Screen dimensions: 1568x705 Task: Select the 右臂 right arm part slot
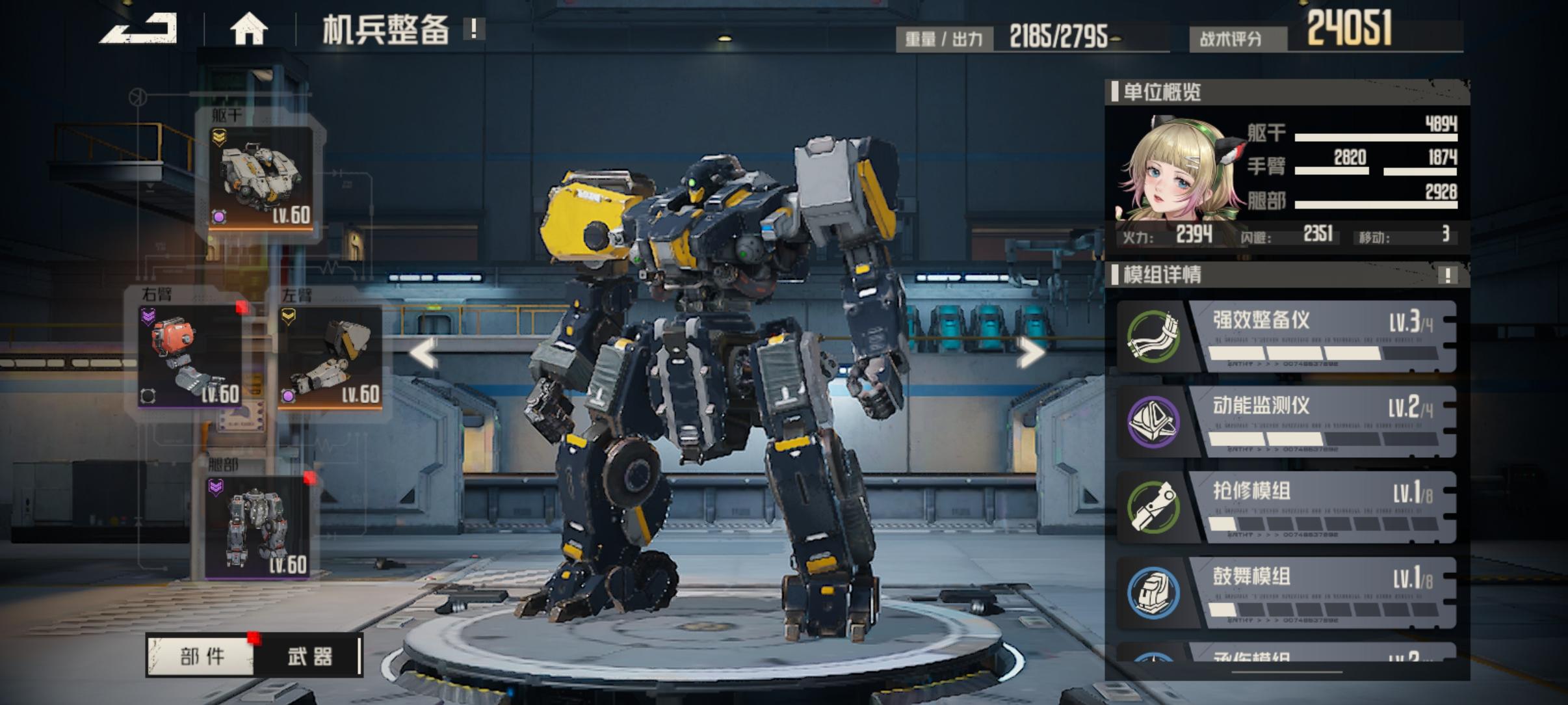[190, 356]
